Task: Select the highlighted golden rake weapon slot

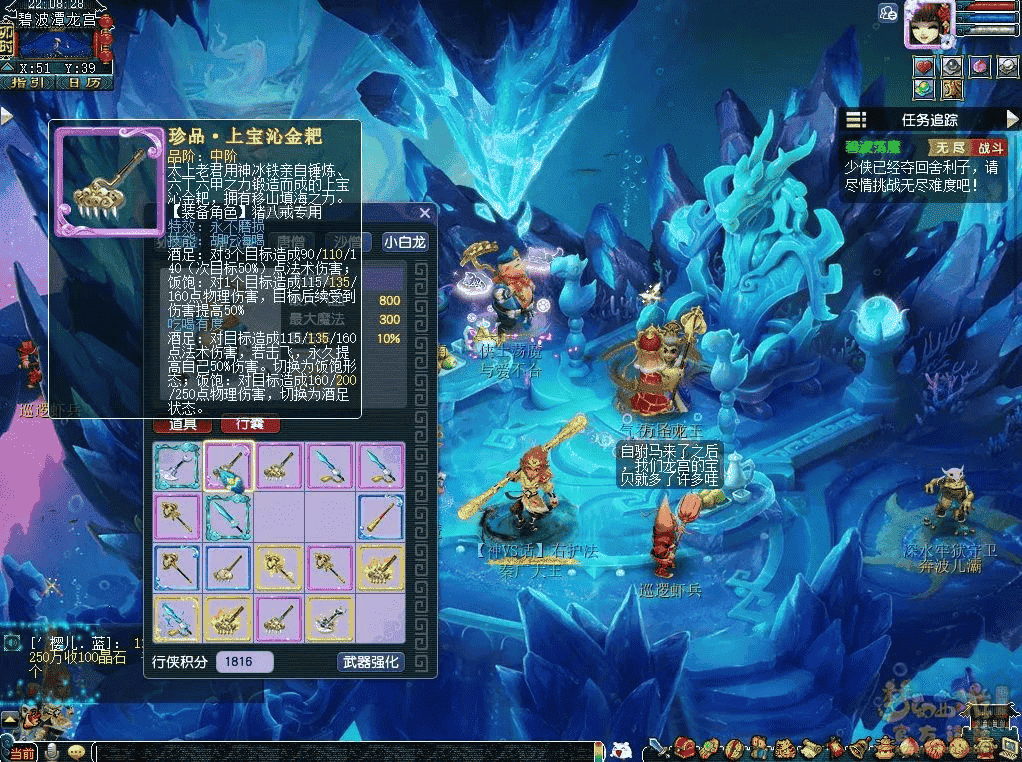Action: pos(228,467)
